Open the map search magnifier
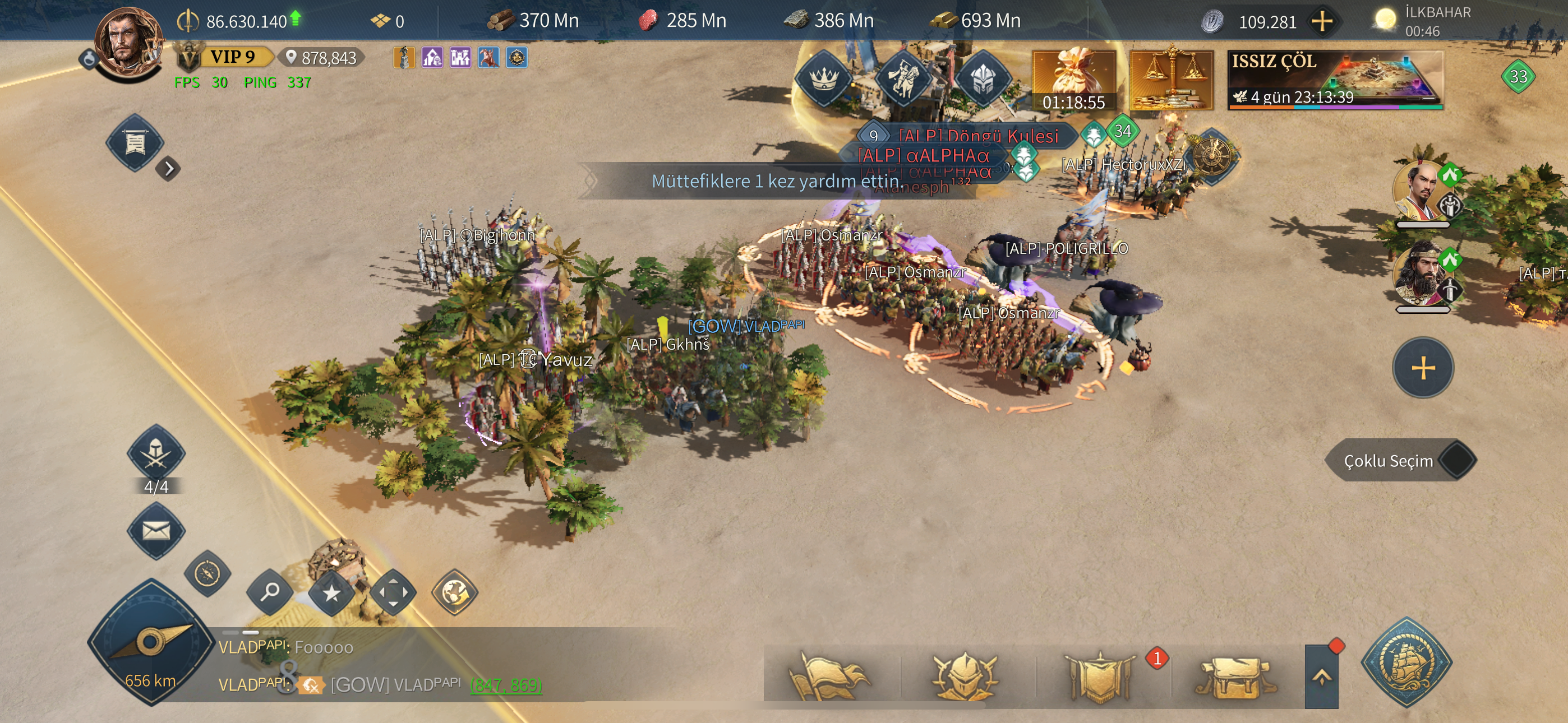Image resolution: width=1568 pixels, height=723 pixels. (270, 591)
